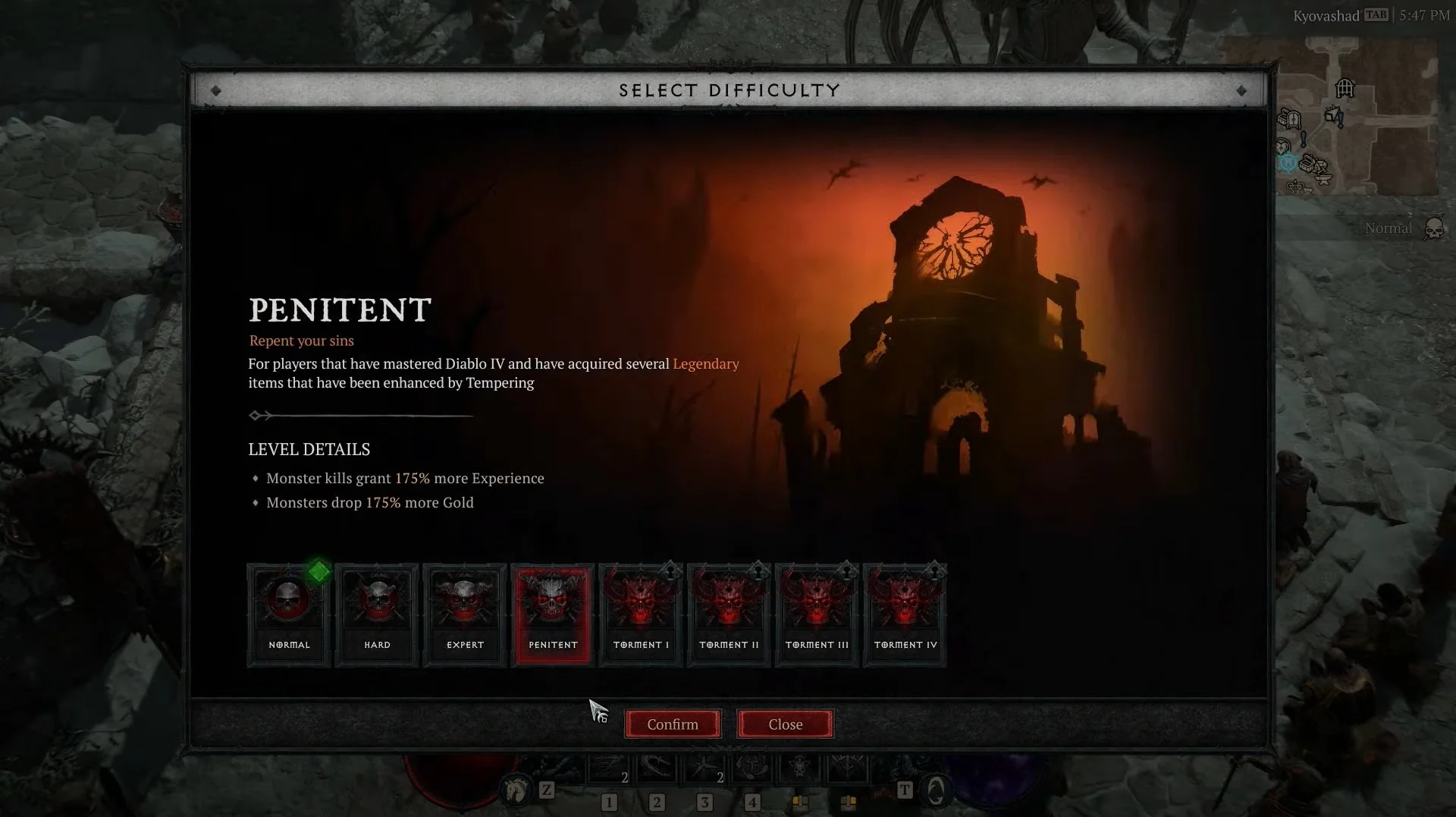Click the skull skill icon in hotbar slot 4
The height and width of the screenshot is (817, 1456).
coord(799,766)
